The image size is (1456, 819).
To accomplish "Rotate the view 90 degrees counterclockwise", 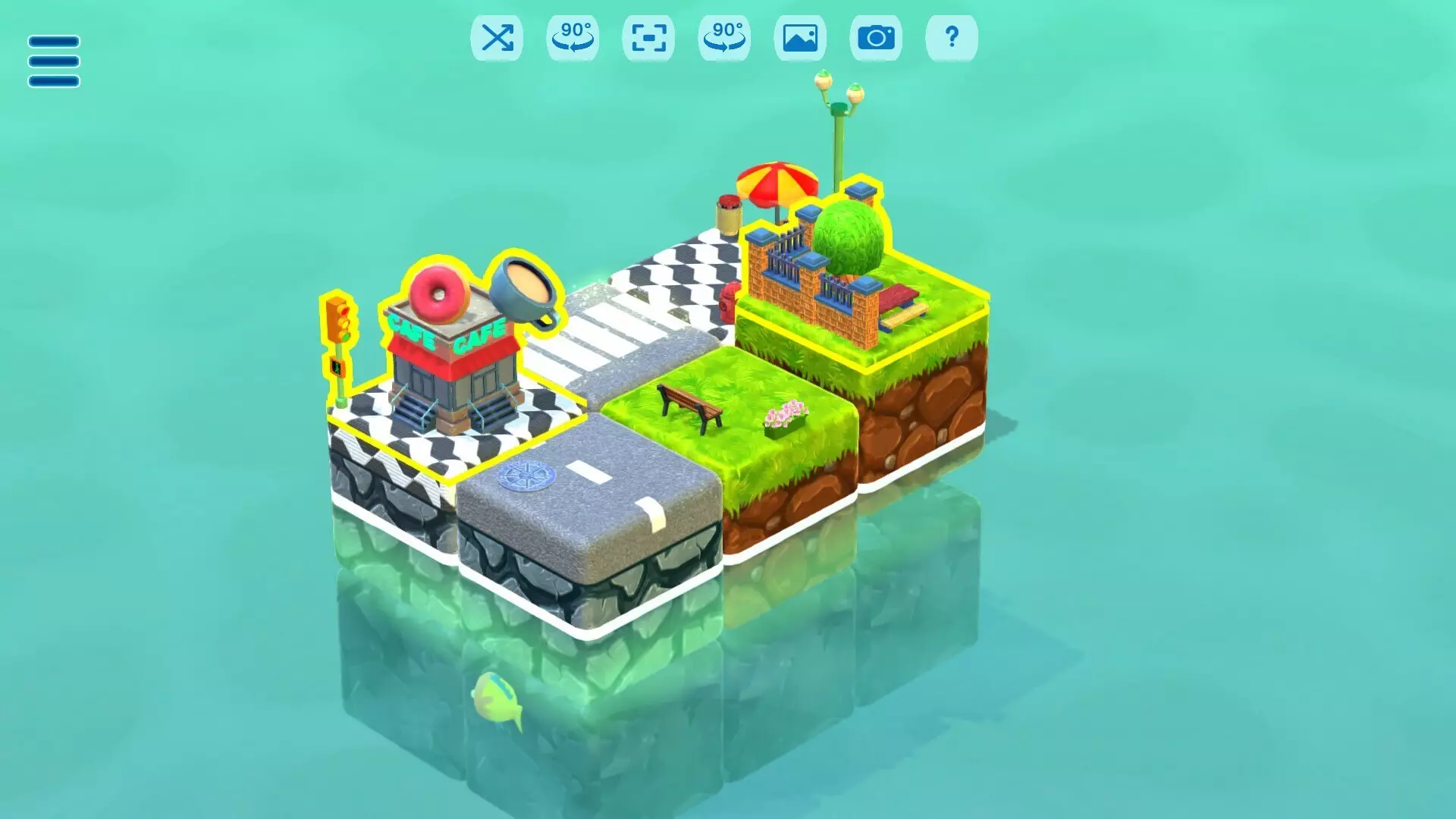I will point(573,38).
